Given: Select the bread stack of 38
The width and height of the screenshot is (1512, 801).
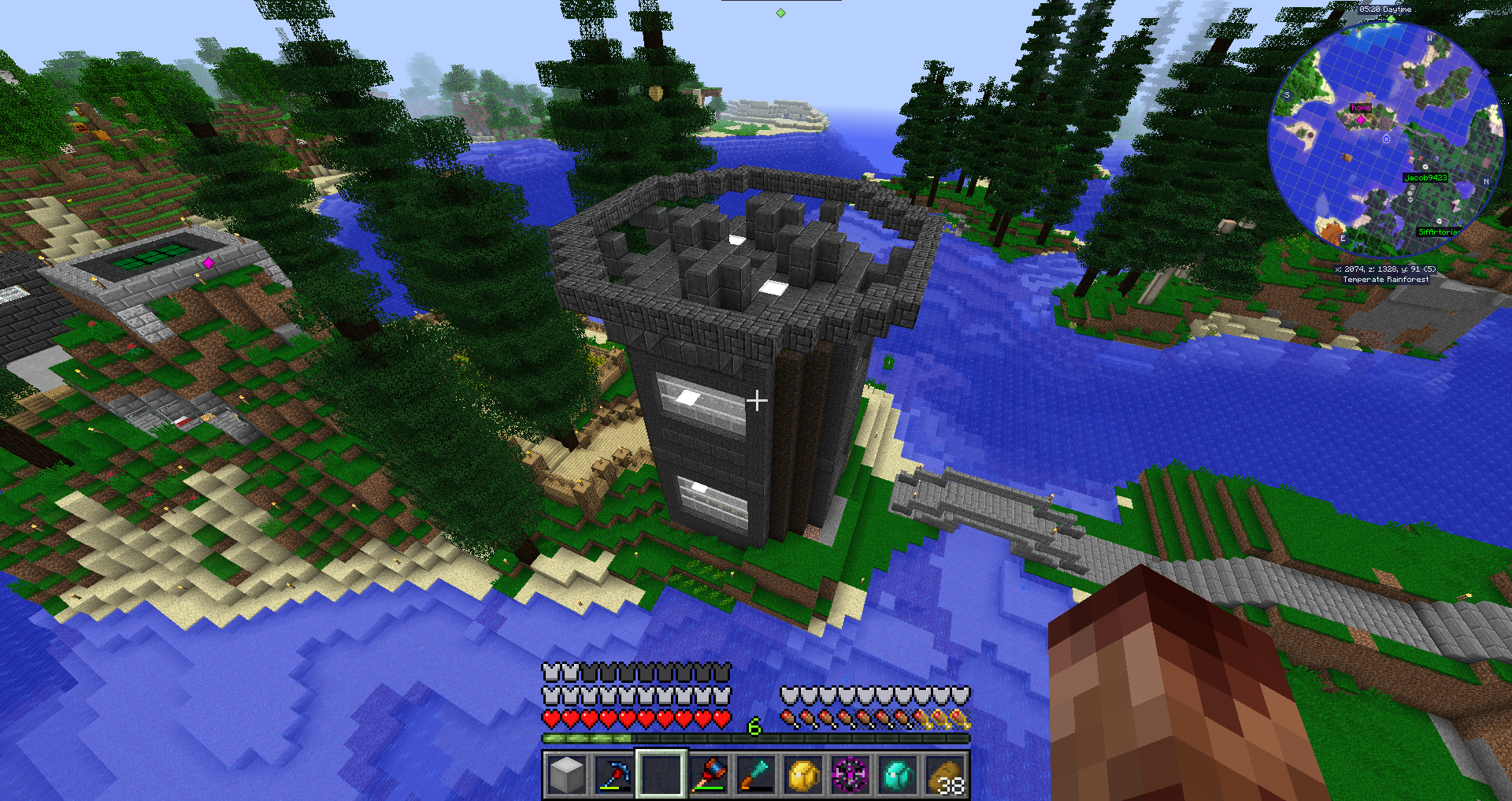Looking at the screenshot, I should (x=945, y=774).
